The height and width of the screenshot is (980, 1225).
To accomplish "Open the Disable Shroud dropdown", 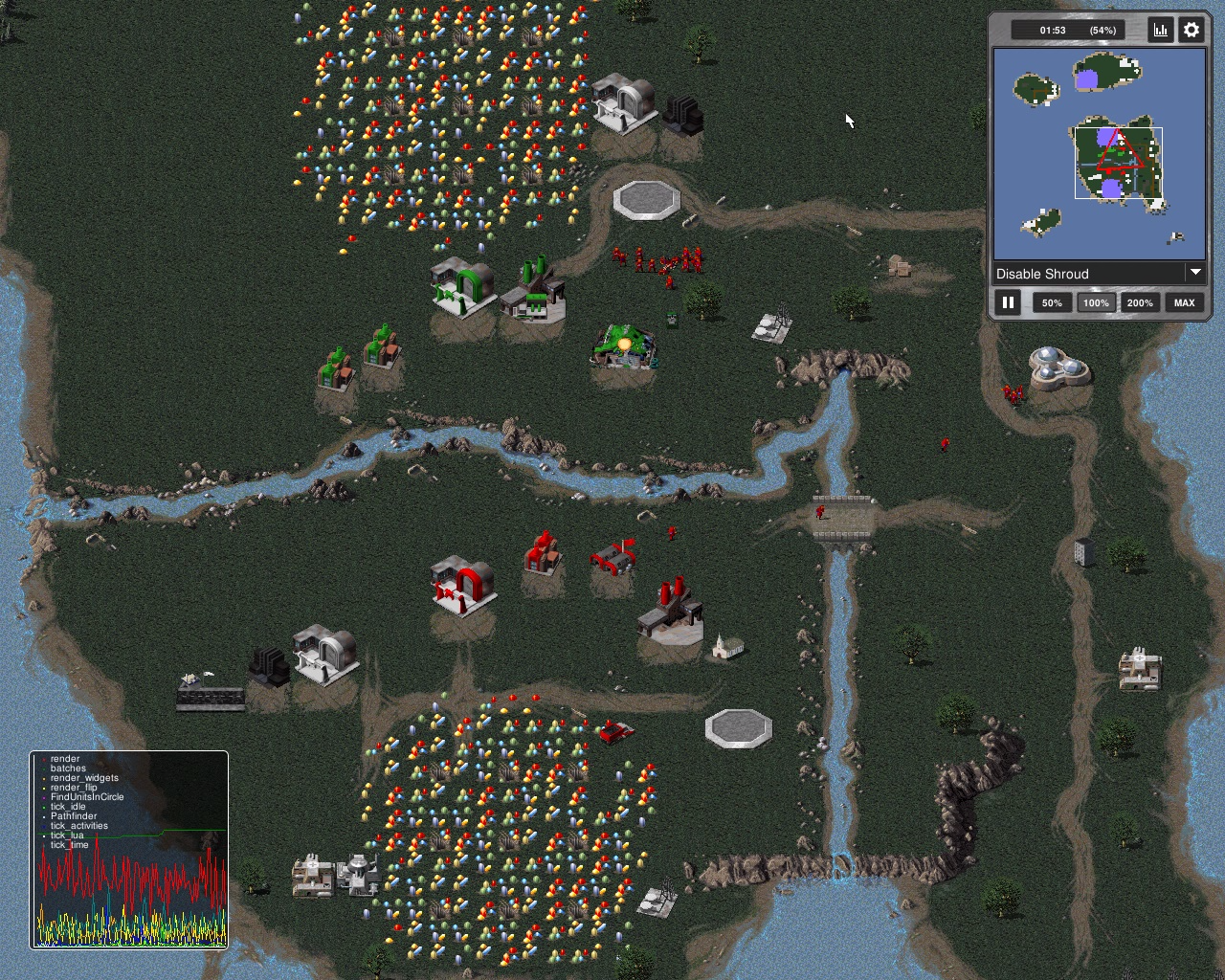I will (x=1099, y=274).
